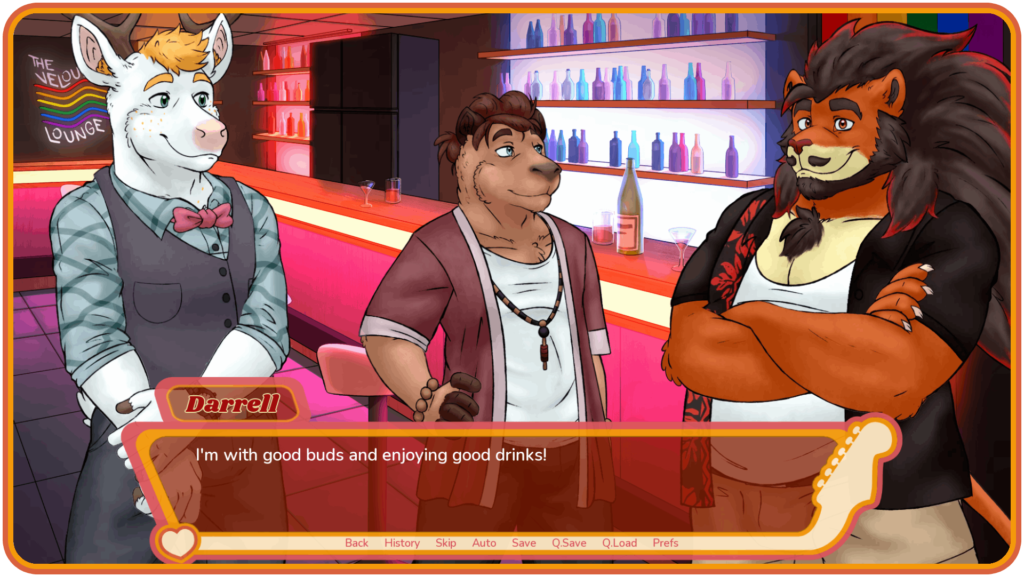Turn on Auto advance
Image resolution: width=1024 pixels, height=576 pixels.
pyautogui.click(x=484, y=543)
